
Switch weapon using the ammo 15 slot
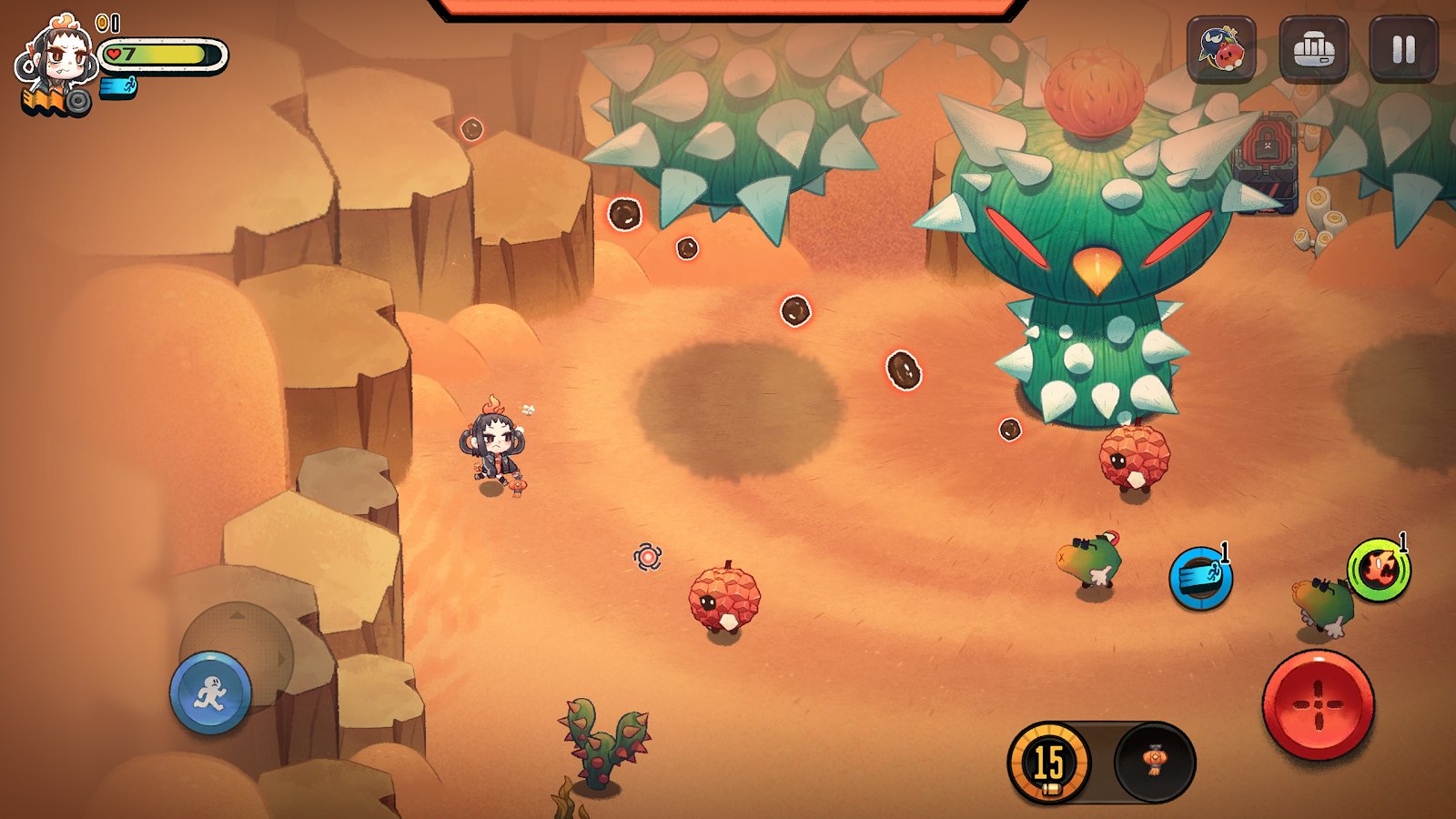point(1049,763)
